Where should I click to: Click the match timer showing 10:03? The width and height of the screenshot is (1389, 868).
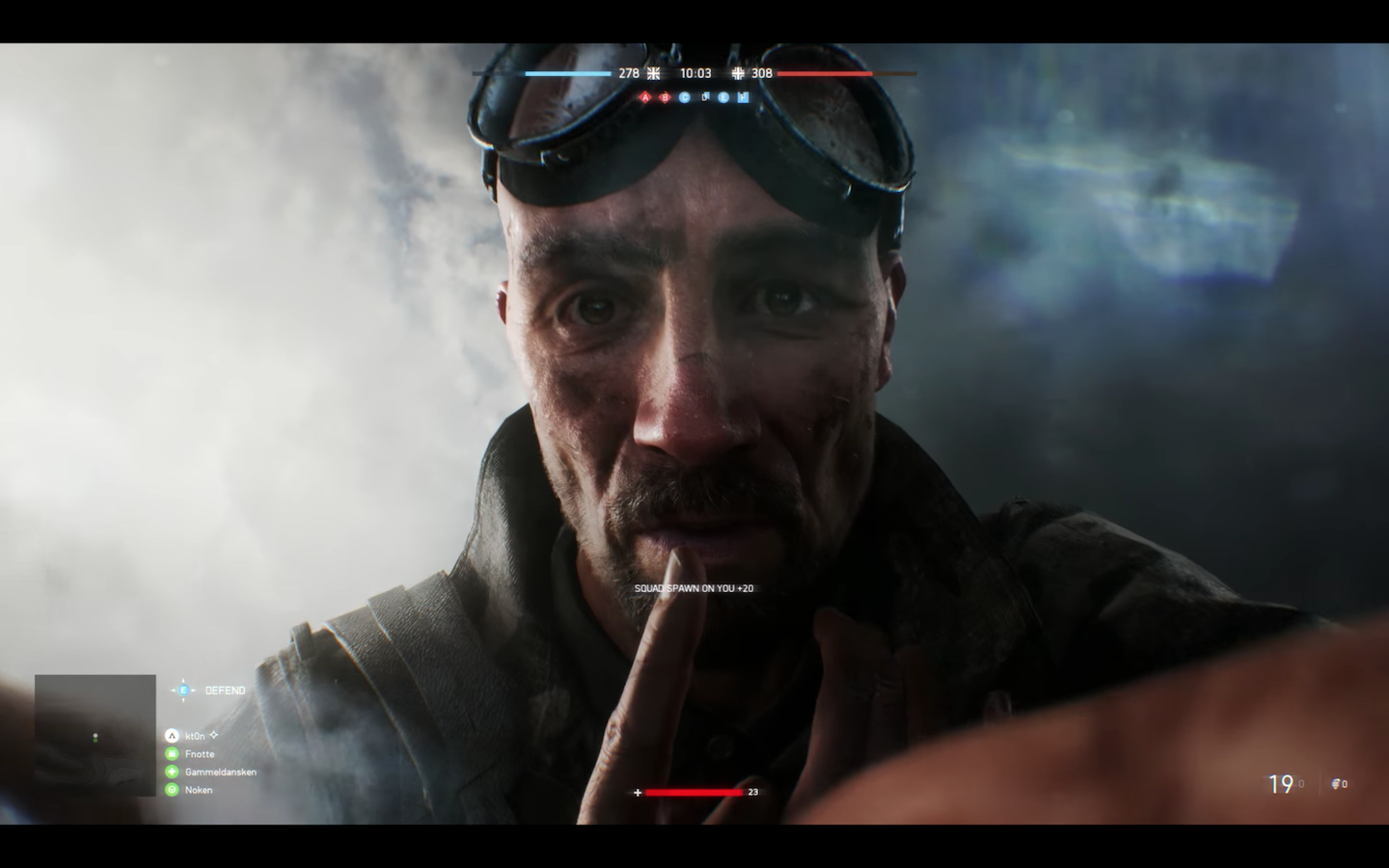pos(696,72)
